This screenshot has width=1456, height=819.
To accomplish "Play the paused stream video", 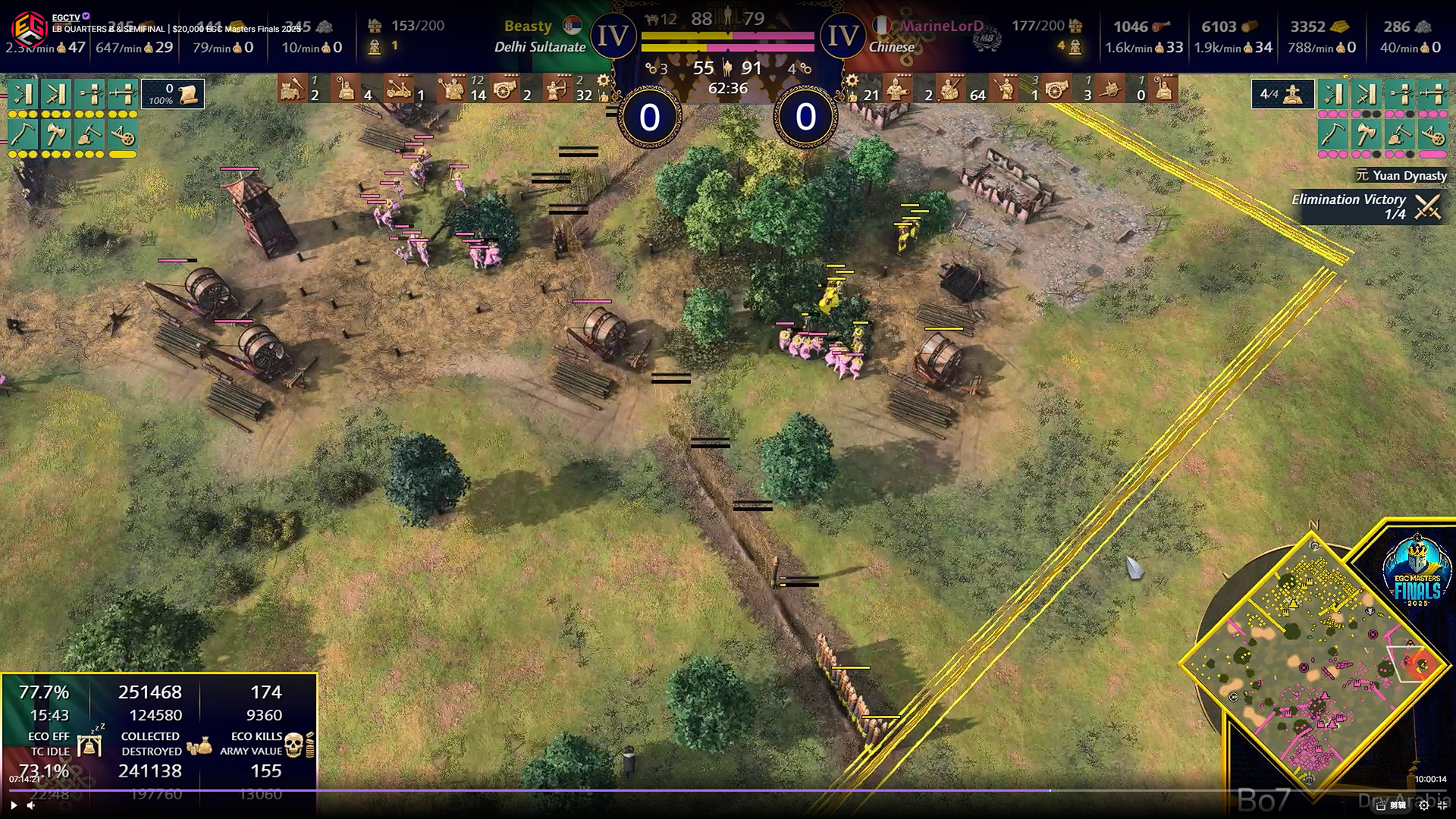I will coord(13,805).
